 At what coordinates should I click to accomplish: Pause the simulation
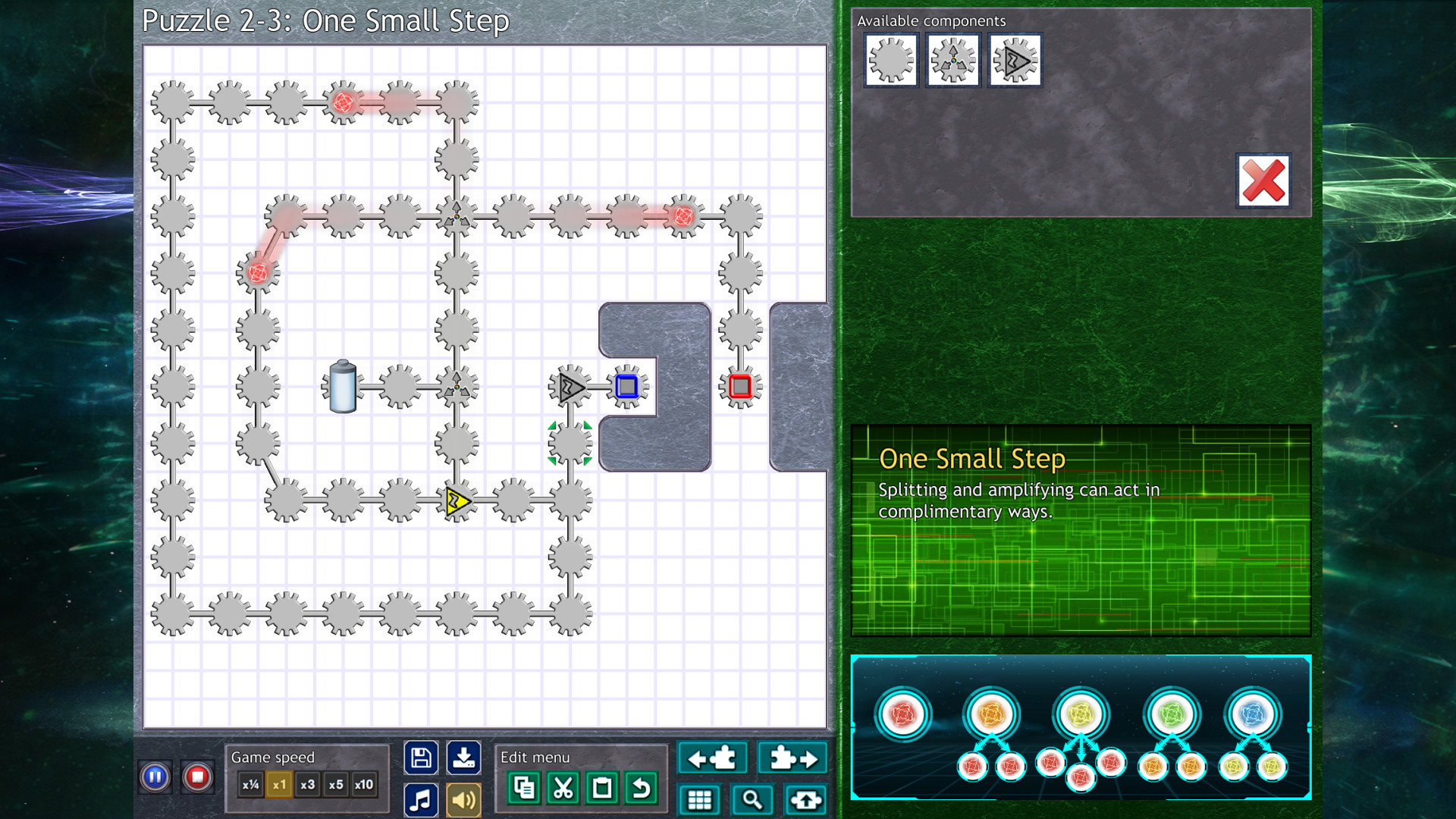pos(155,777)
